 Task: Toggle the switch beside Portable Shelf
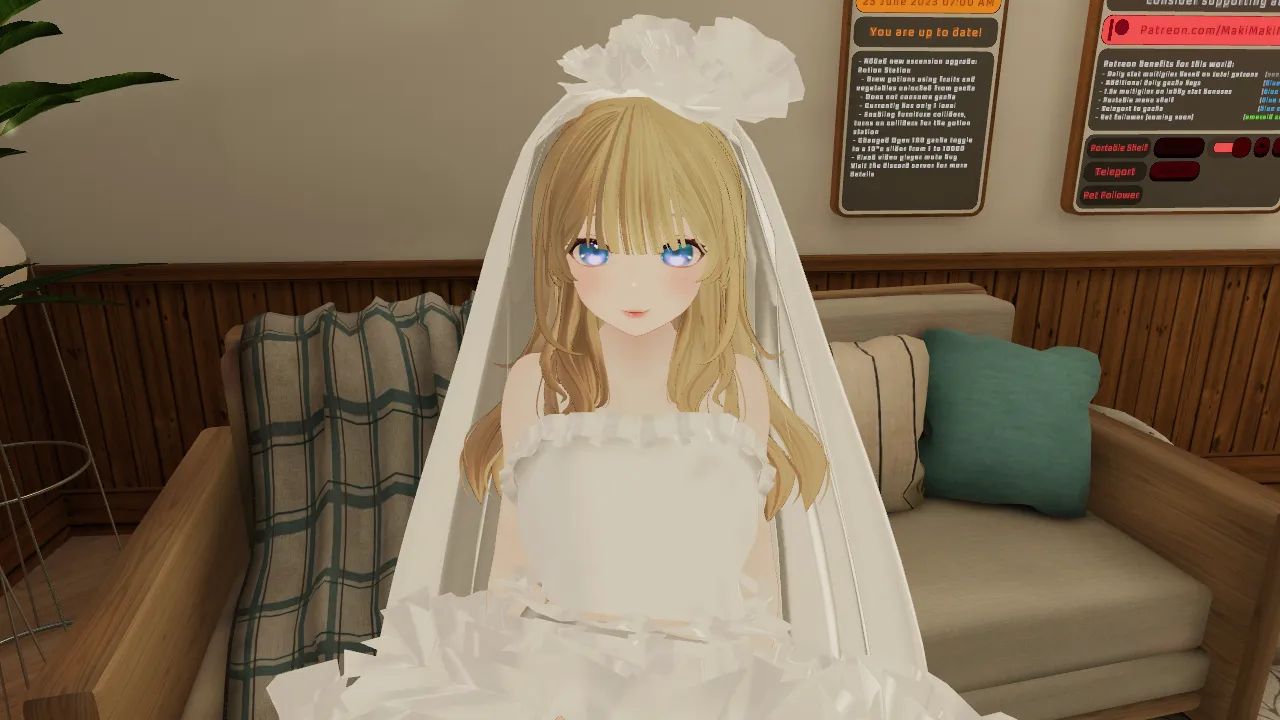tap(1180, 146)
